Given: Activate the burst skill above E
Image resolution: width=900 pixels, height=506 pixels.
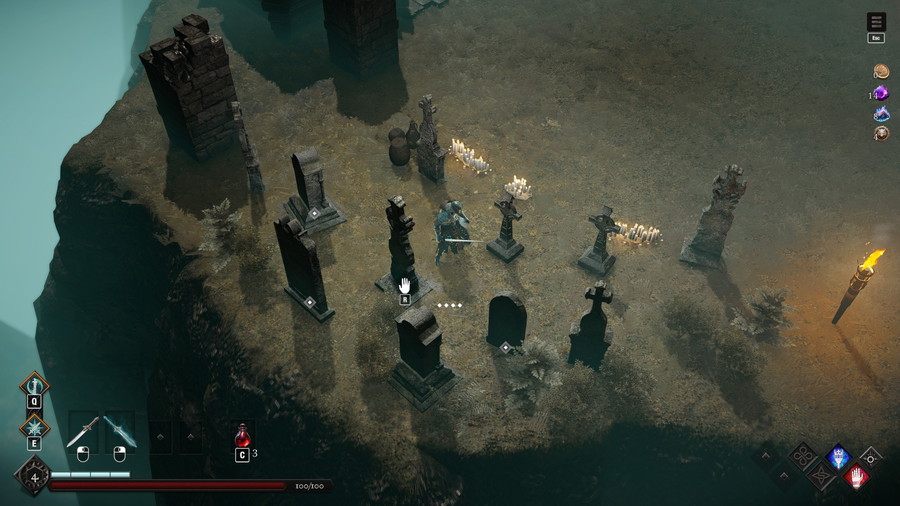Looking at the screenshot, I should pyautogui.click(x=34, y=427).
